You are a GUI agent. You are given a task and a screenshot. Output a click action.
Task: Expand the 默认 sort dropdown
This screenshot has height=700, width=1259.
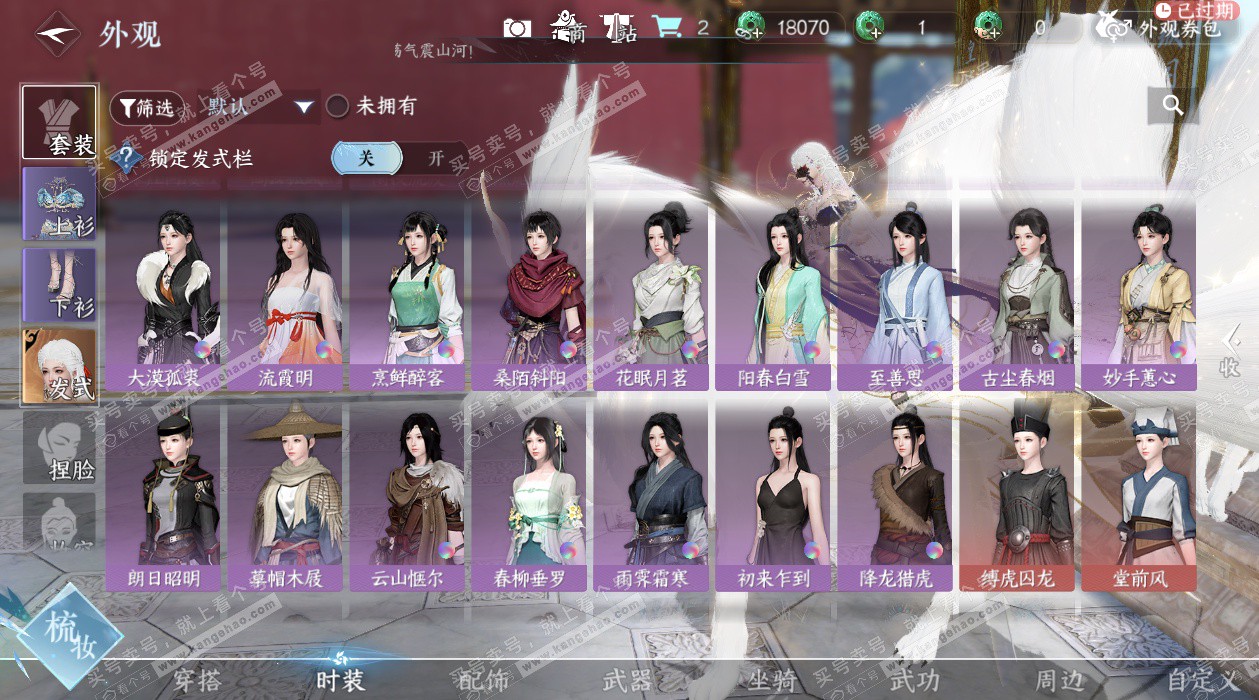[304, 106]
